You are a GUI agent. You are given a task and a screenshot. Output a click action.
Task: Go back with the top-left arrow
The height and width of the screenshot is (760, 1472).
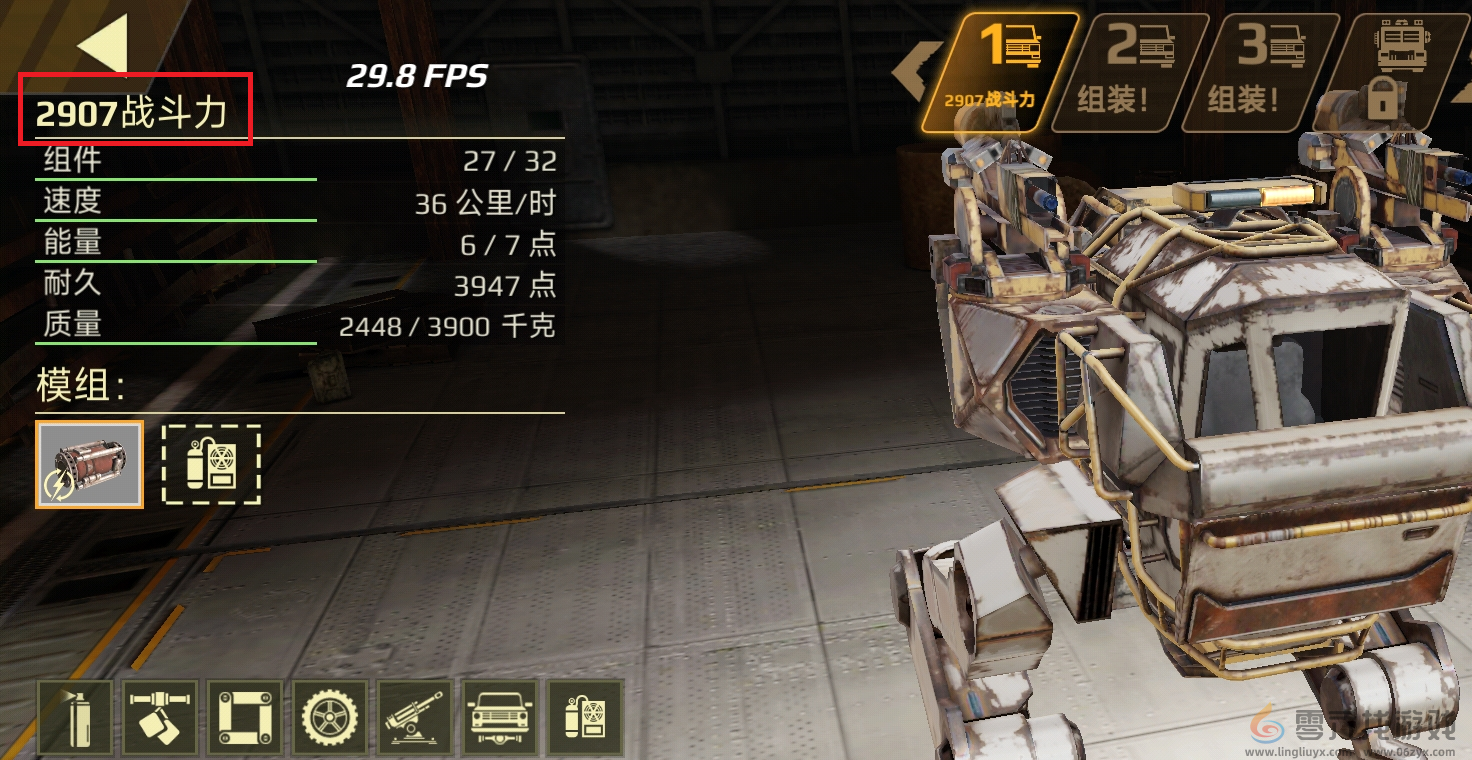(x=103, y=43)
